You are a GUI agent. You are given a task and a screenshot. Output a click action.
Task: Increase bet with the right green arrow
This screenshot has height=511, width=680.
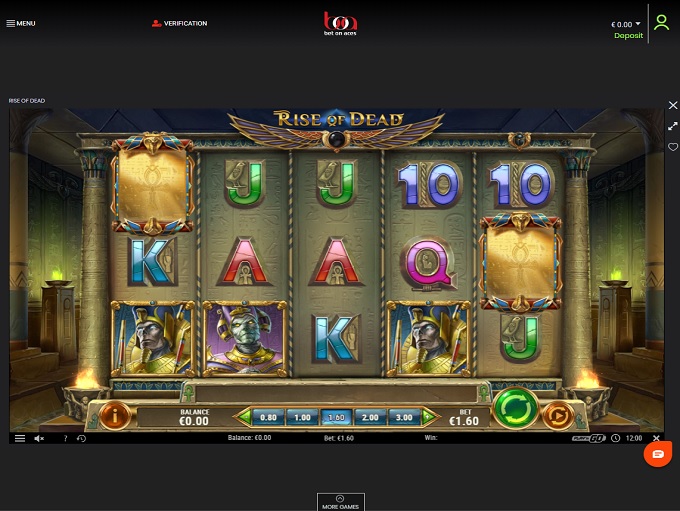[x=428, y=417]
